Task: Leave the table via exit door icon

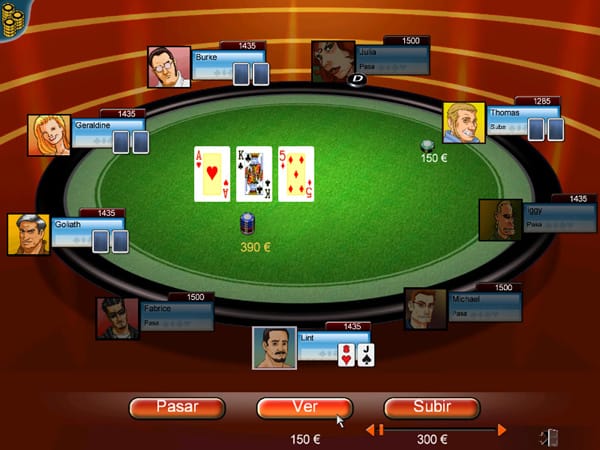Action: coord(548,436)
